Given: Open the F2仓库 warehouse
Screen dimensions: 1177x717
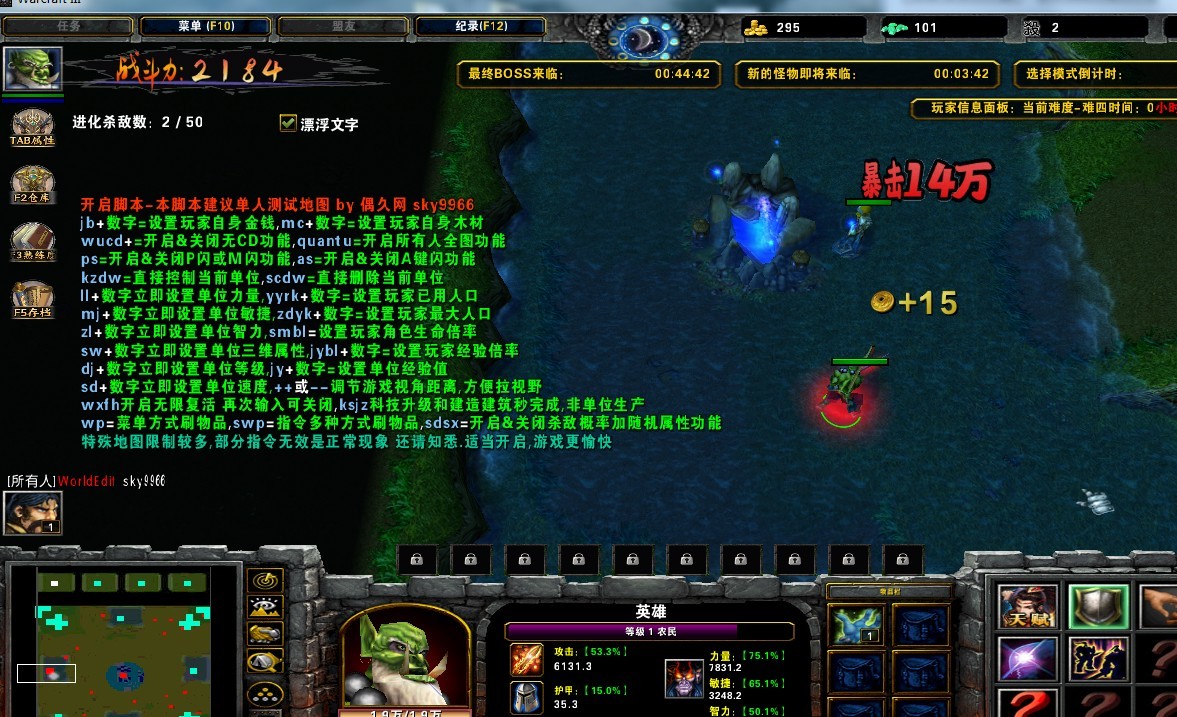Looking at the screenshot, I should [32, 183].
